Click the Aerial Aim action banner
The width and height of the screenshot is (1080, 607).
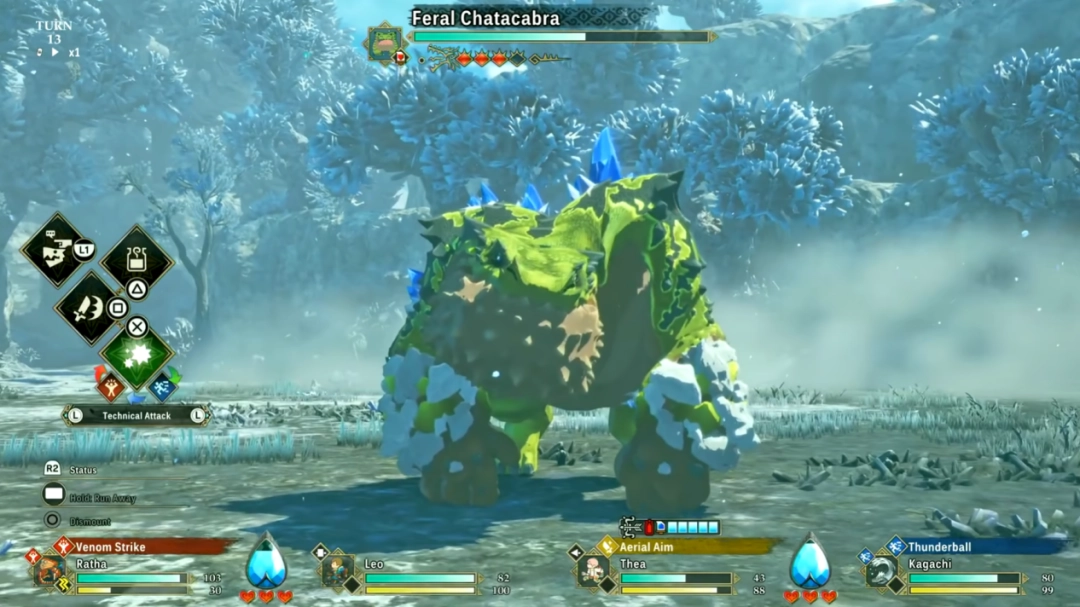pos(690,547)
